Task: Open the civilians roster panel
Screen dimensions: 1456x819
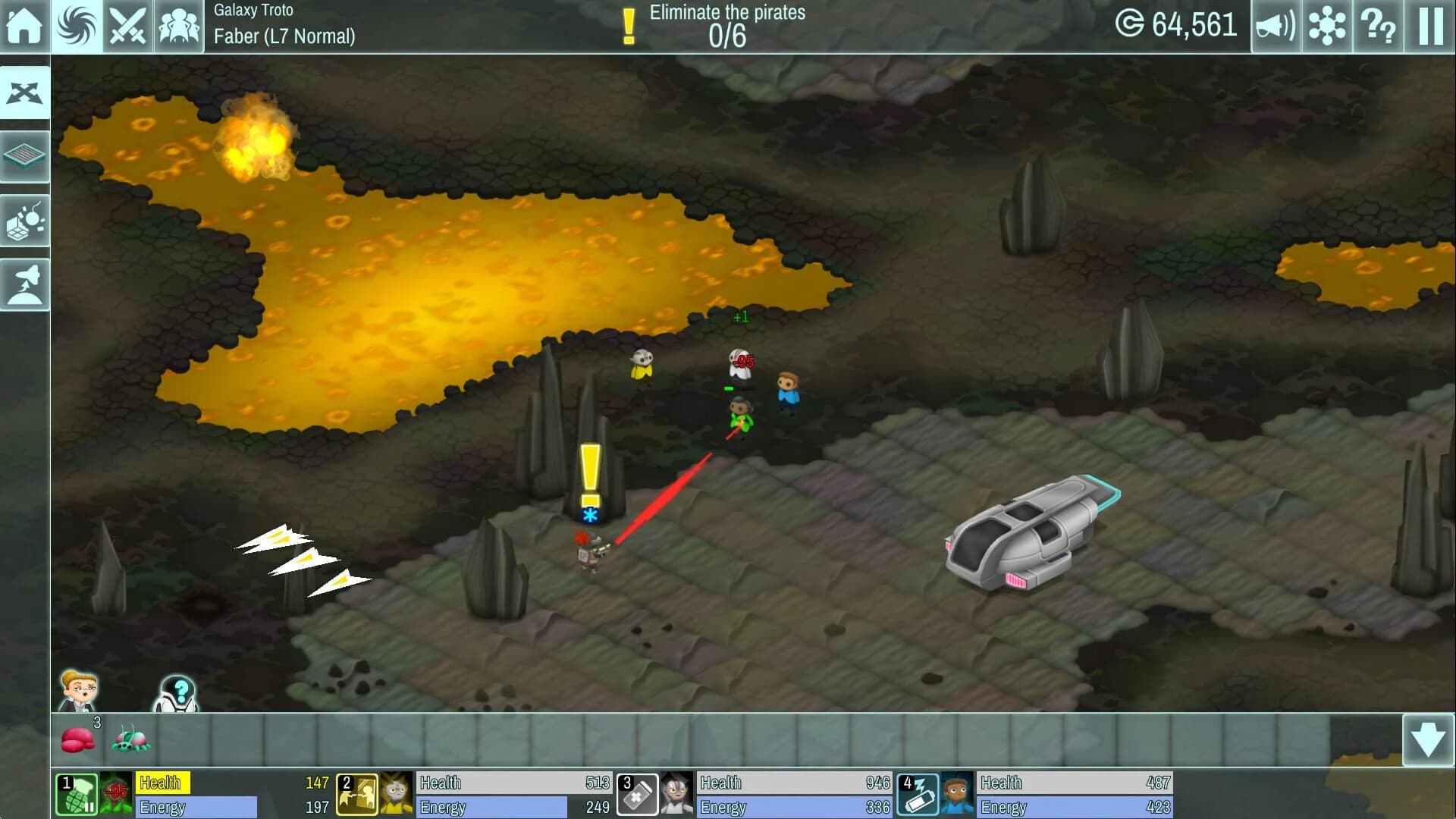Action: pos(180,25)
